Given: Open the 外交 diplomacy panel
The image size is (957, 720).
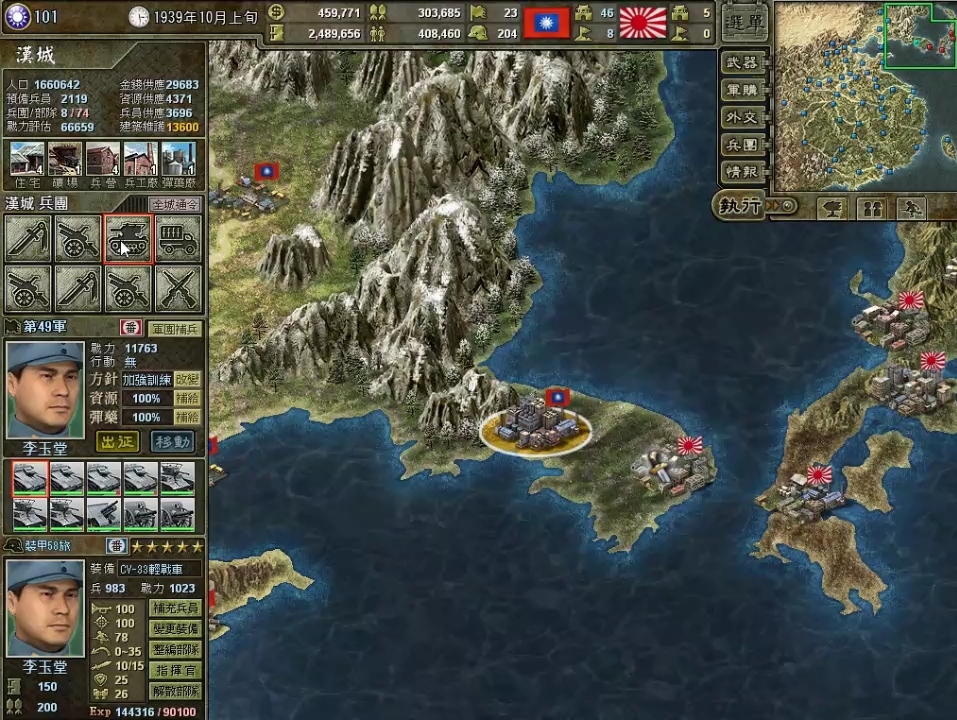Looking at the screenshot, I should [x=745, y=117].
